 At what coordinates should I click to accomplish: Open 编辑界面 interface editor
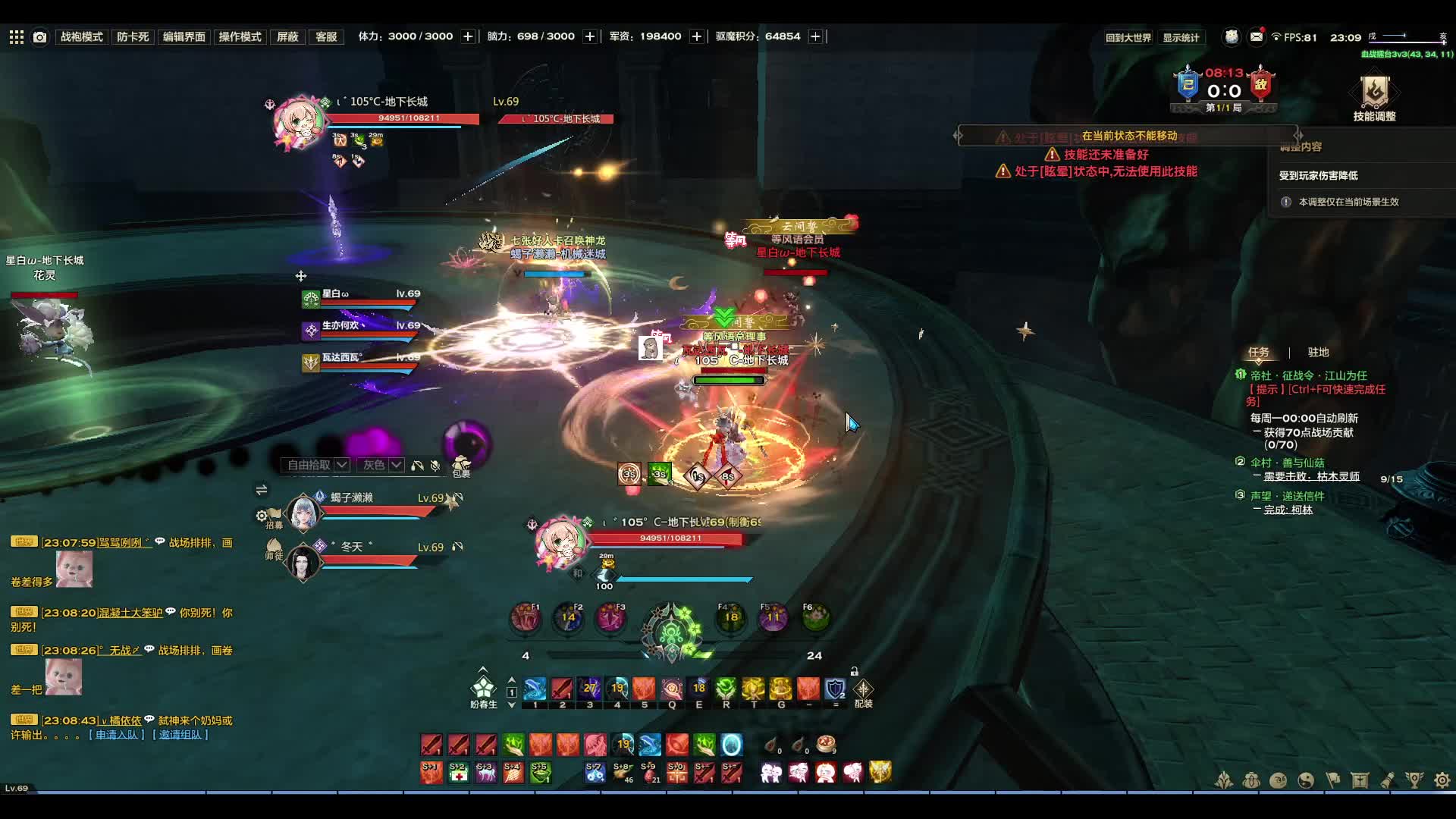click(x=184, y=36)
